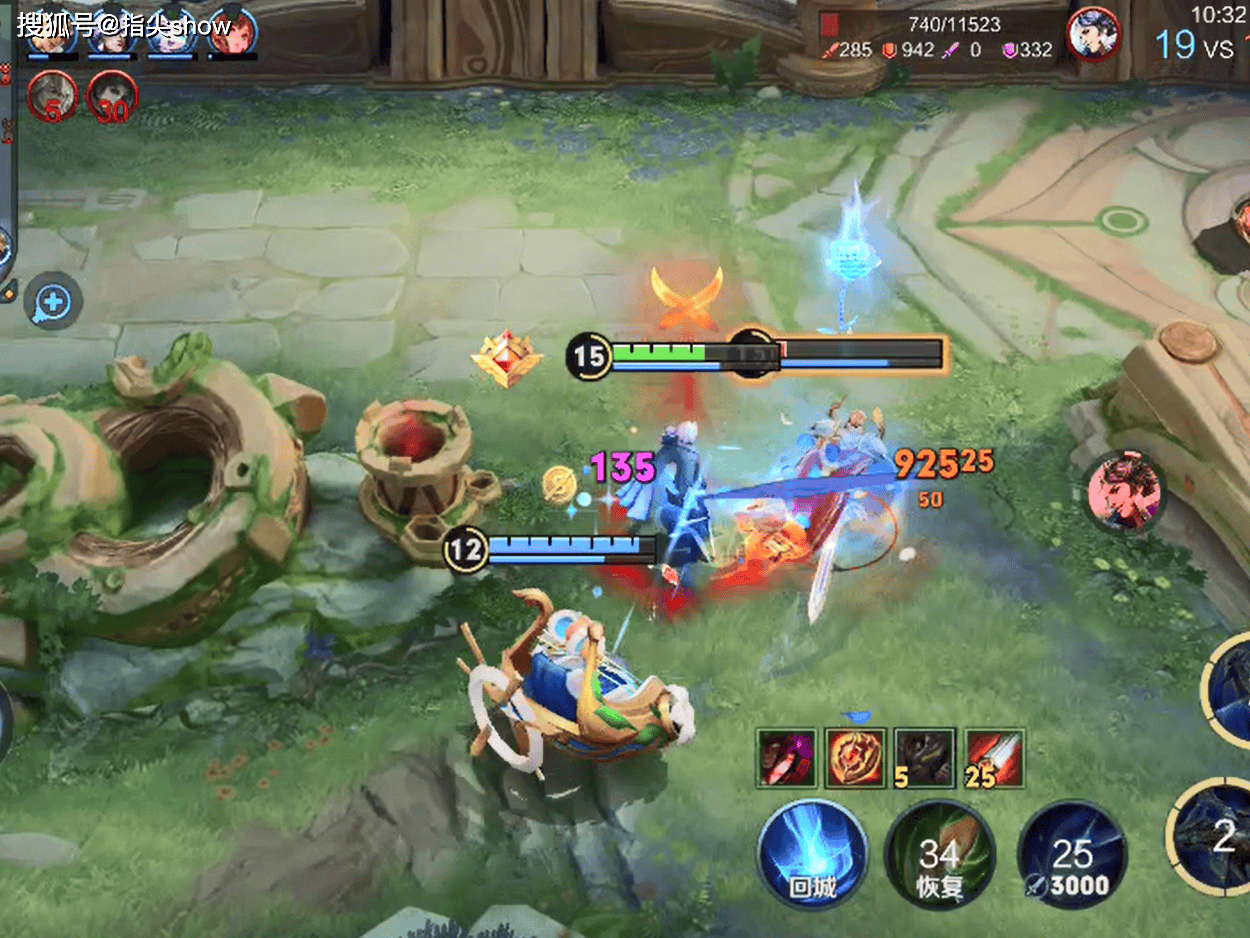Screen dimensions: 1250x938
Task: Click enemy portrait with respawn timer 5
Action: pyautogui.click(x=52, y=97)
